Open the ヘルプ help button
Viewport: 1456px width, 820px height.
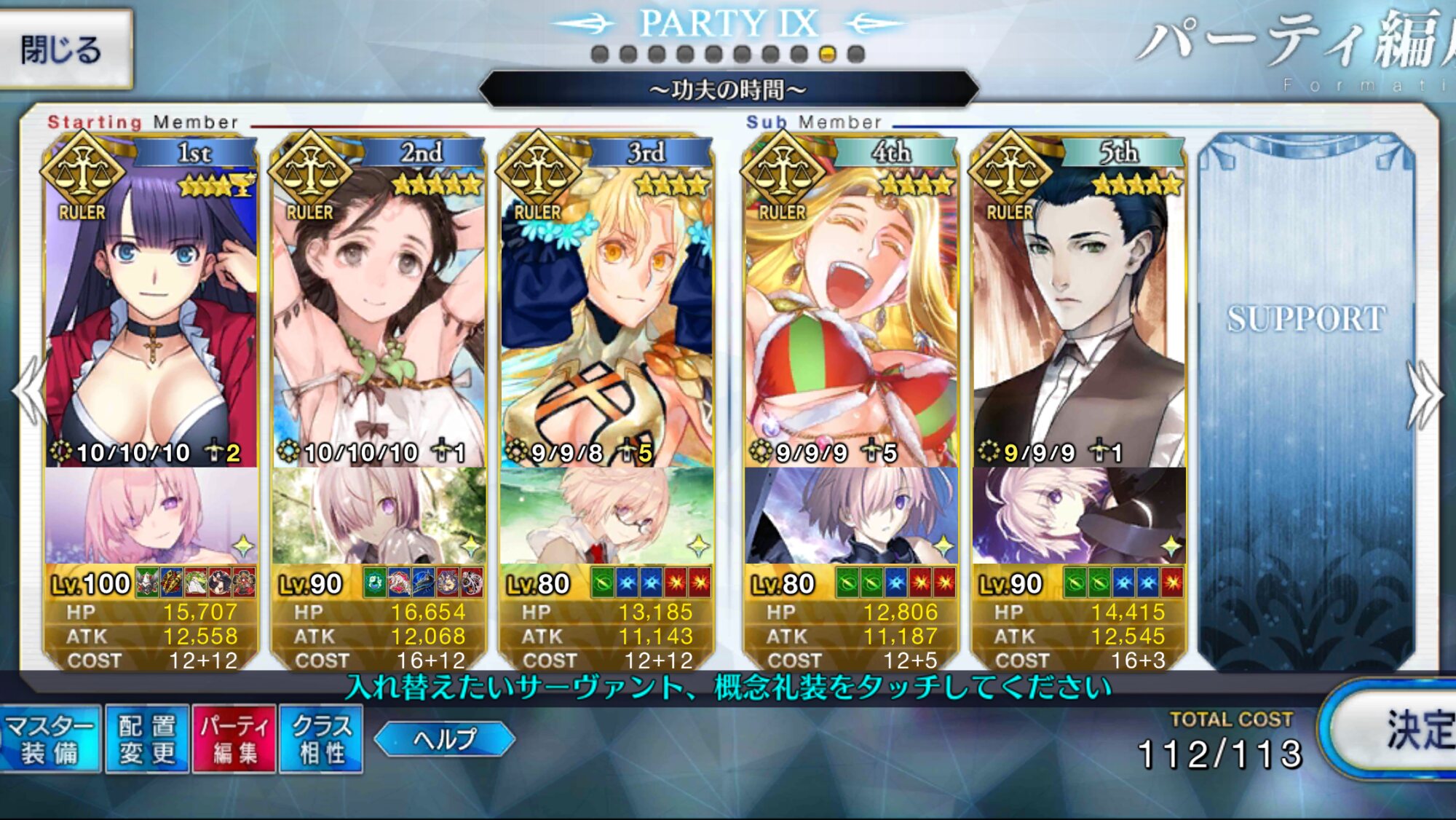pos(445,739)
